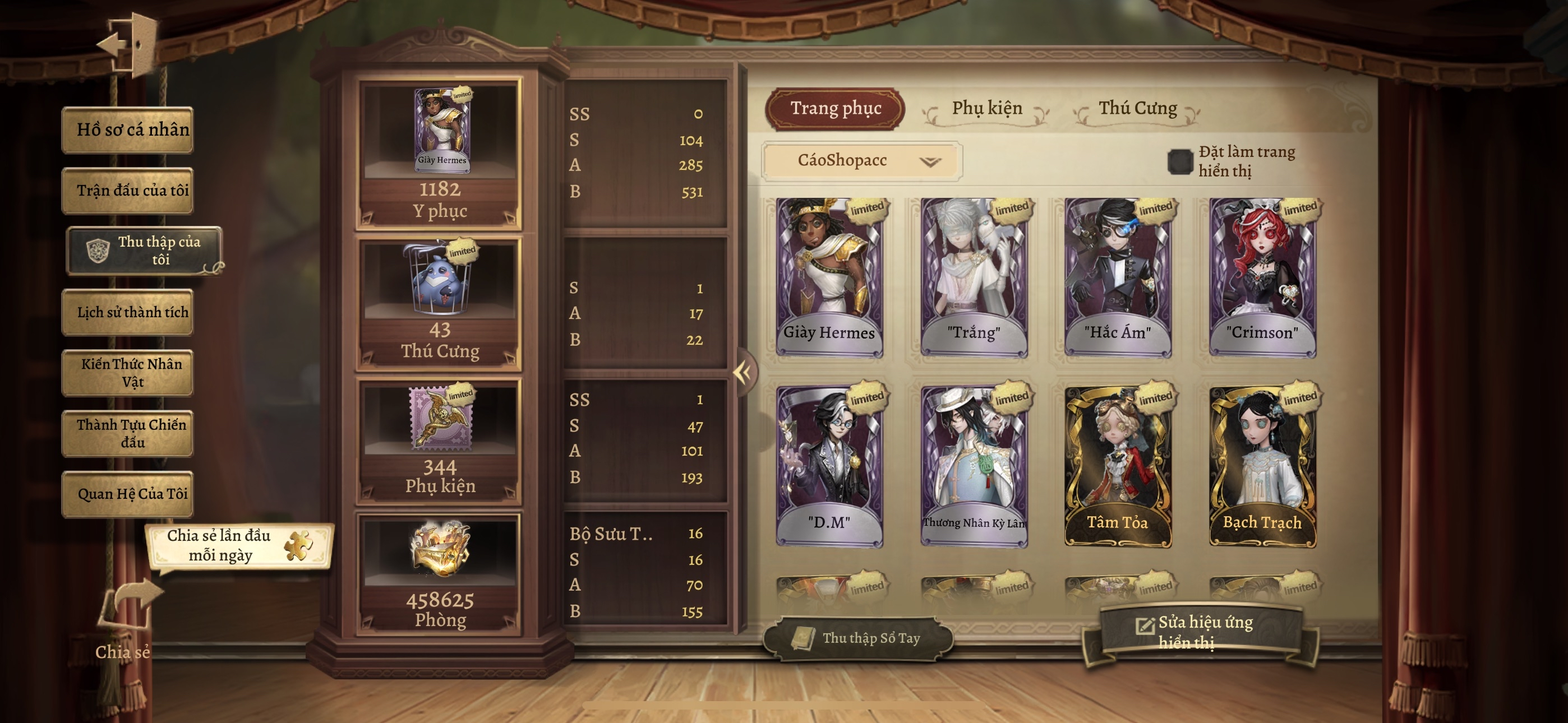Toggle Đặt làm trang hiển thị checkbox
Image resolution: width=1568 pixels, height=723 pixels.
[x=1180, y=162]
